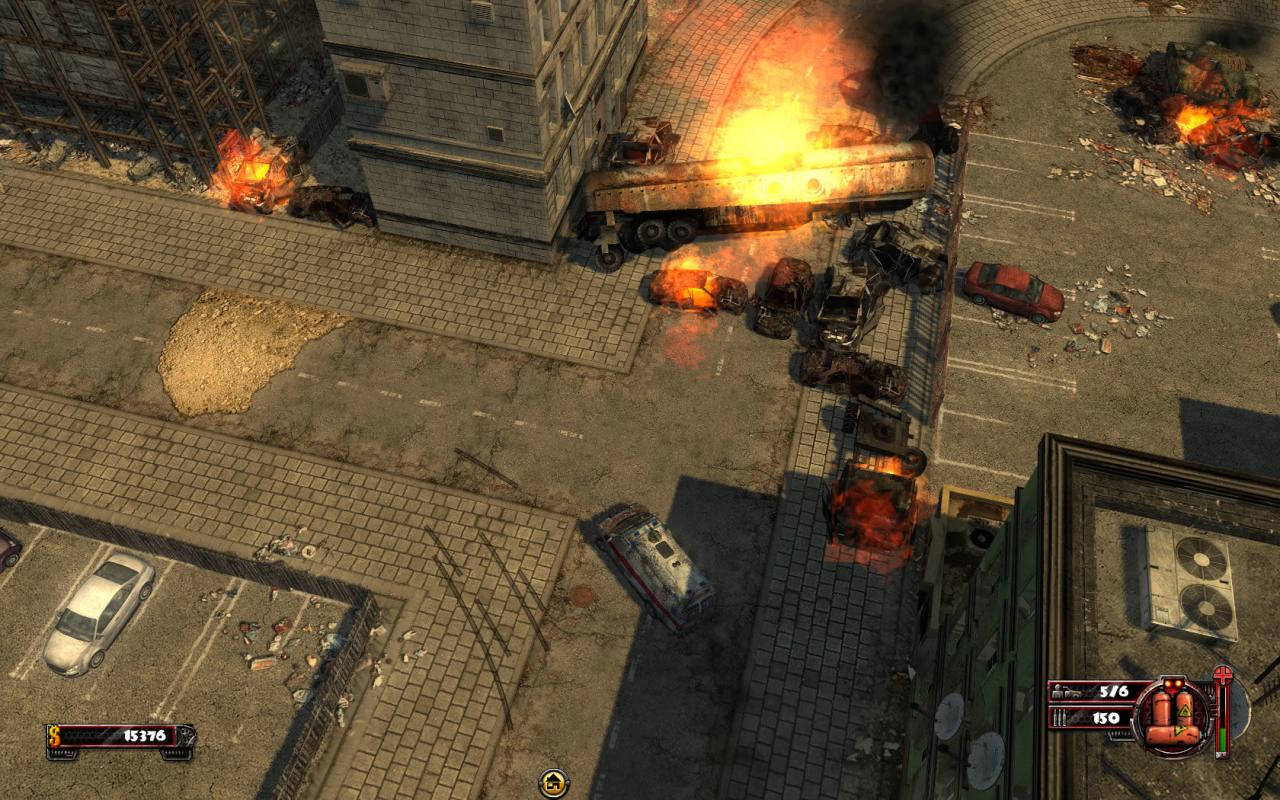Click the yellow home base marker icon
1280x800 pixels.
(x=553, y=783)
